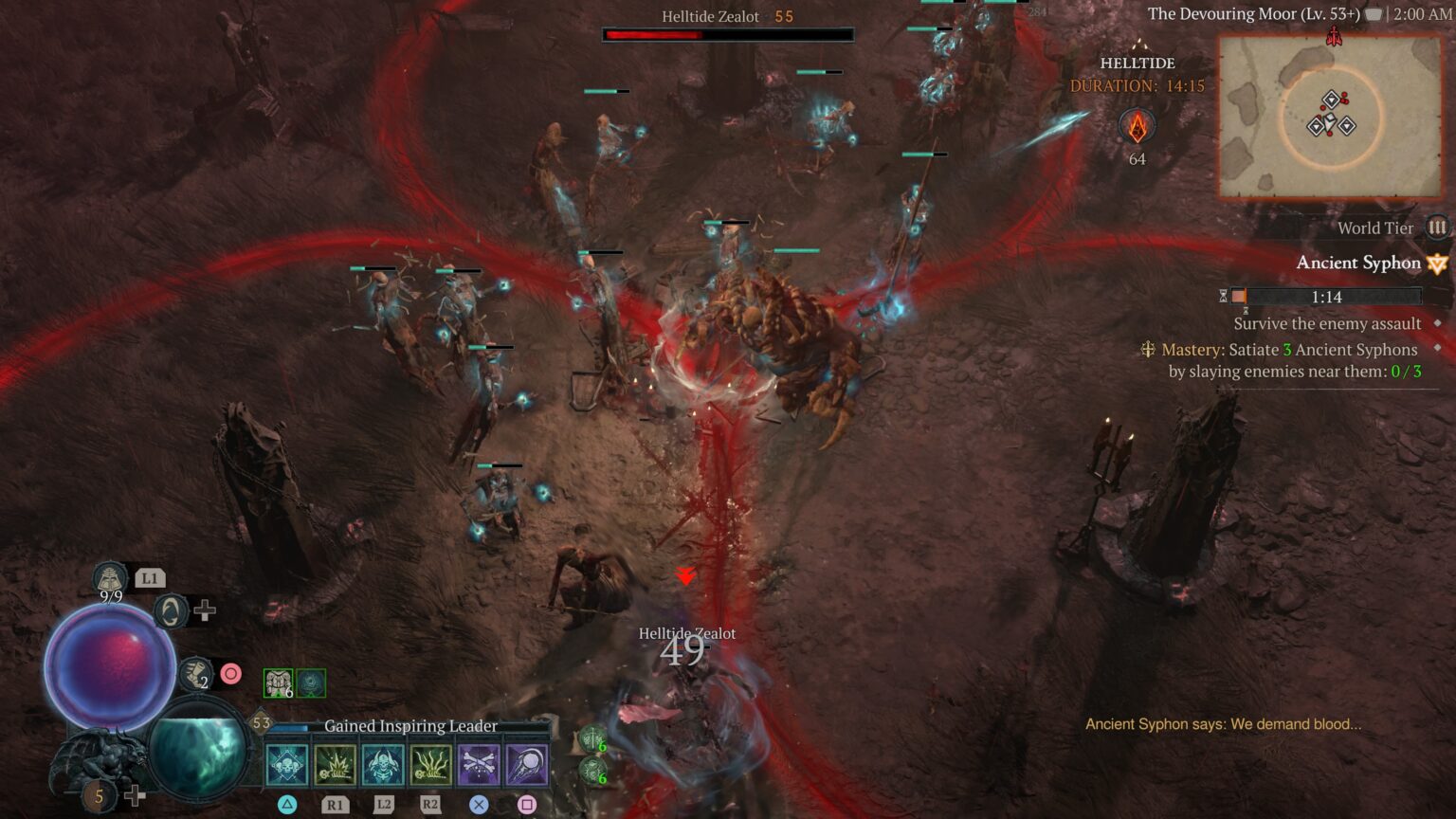
Task: Click the Ancient Syphon demand blood message
Action: [1223, 723]
